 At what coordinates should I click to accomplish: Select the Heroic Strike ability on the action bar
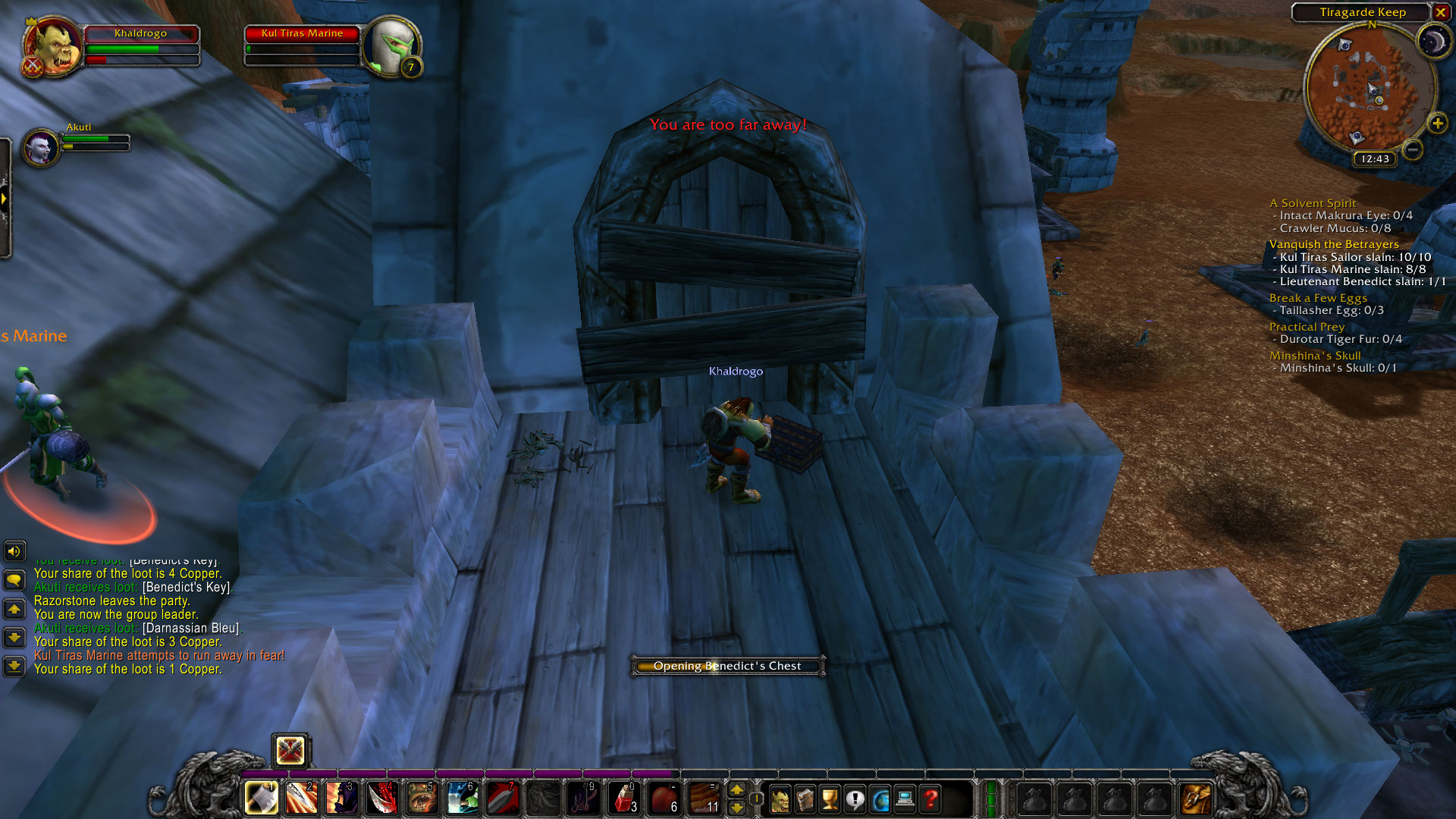pos(301,798)
